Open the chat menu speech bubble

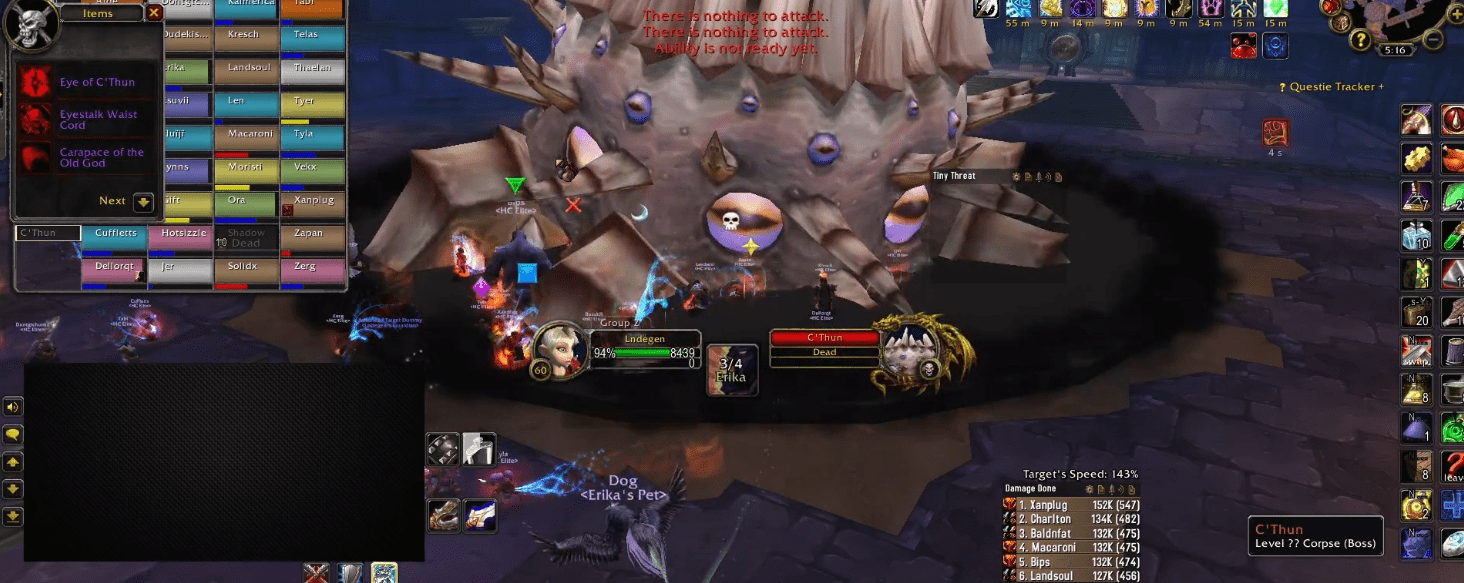coord(13,435)
